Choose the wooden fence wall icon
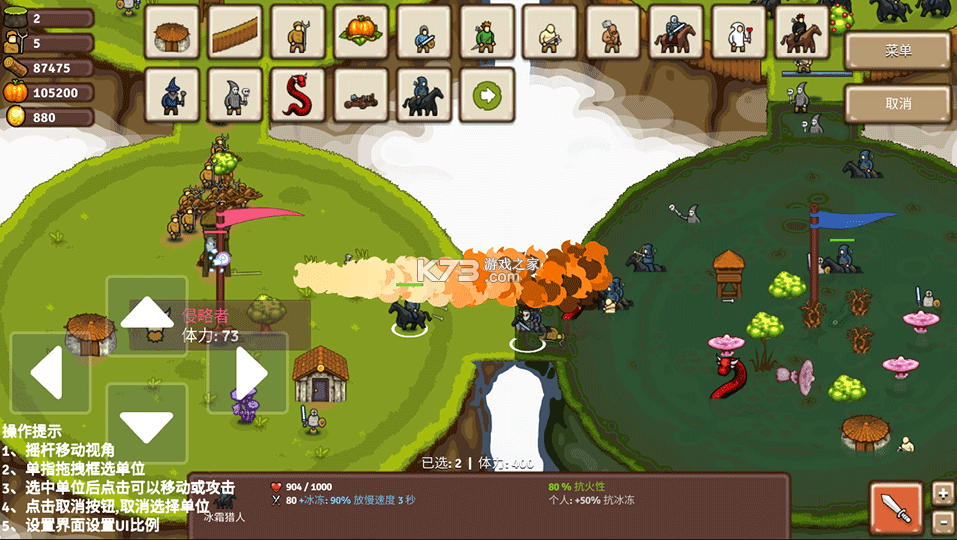Screen dimensions: 957x540 tap(236, 32)
